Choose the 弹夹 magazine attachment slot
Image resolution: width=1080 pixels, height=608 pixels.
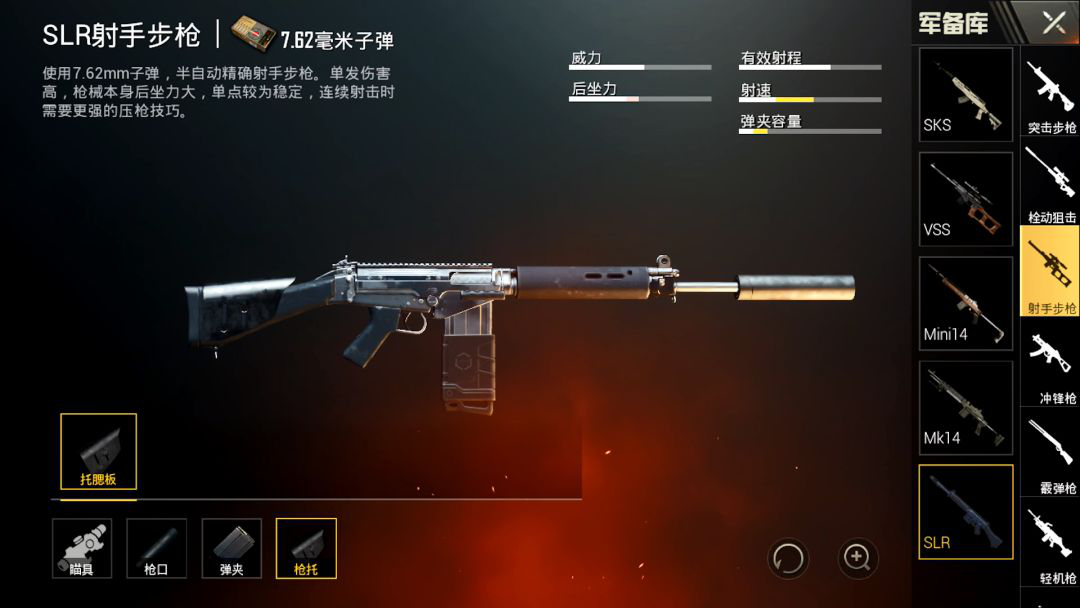[232, 548]
